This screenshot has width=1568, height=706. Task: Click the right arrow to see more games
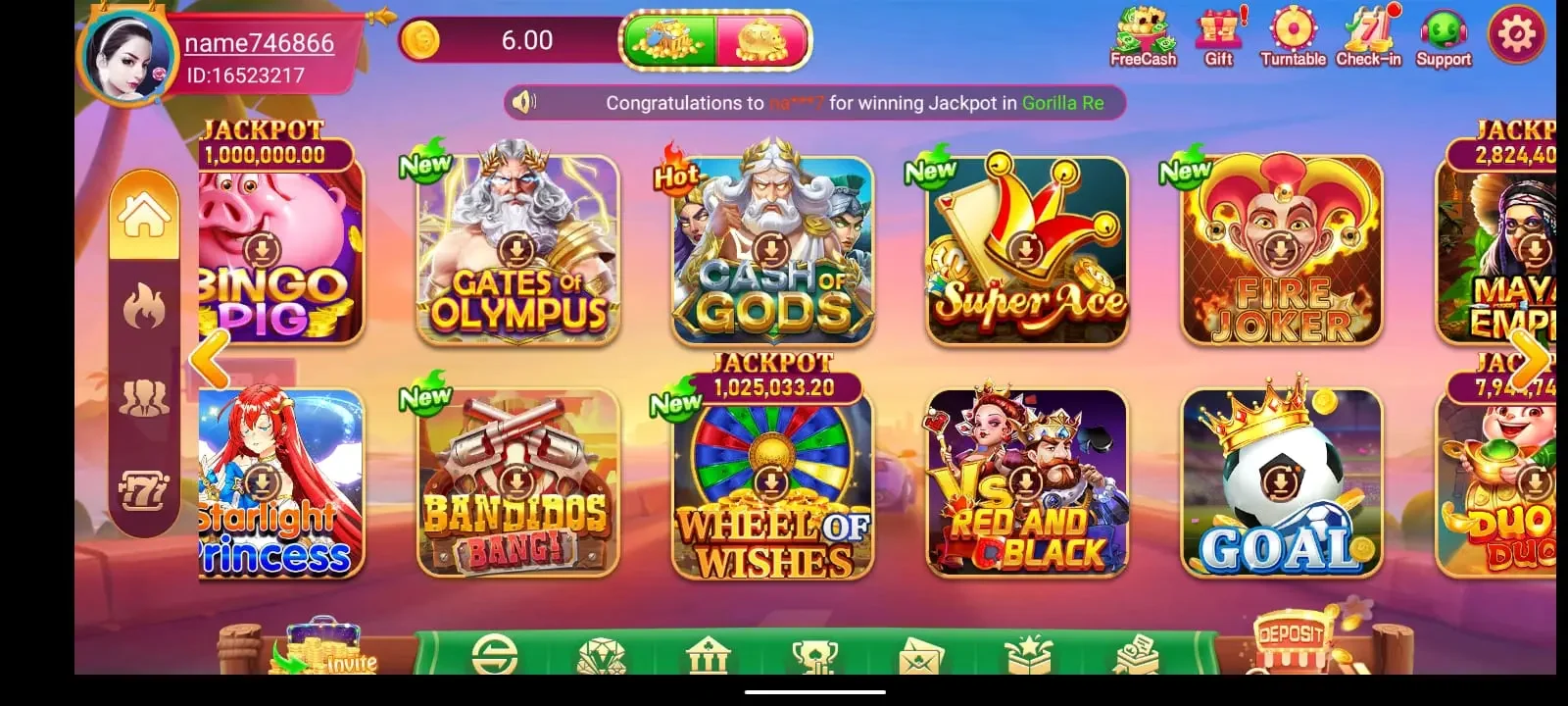(1529, 361)
